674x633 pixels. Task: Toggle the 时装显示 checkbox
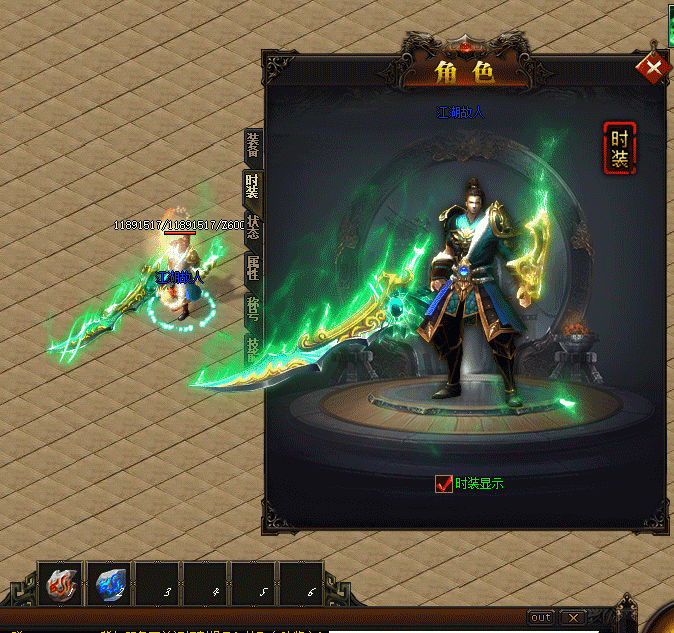pos(444,484)
